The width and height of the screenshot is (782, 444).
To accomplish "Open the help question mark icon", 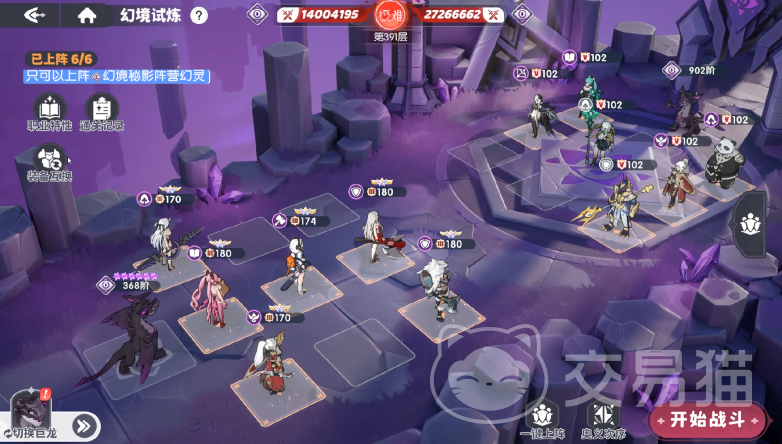I will point(199,15).
